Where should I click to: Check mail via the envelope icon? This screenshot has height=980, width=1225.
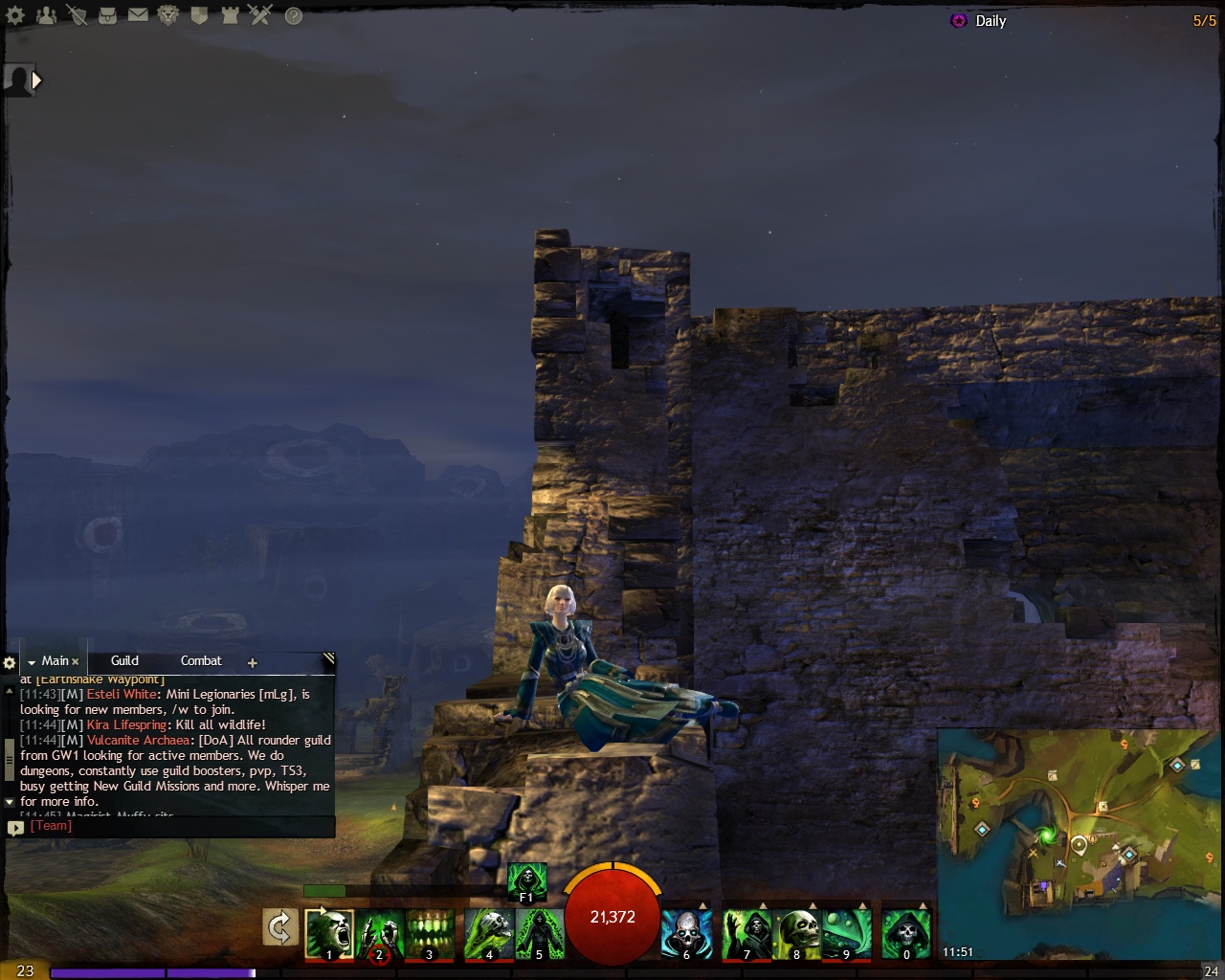pyautogui.click(x=138, y=15)
